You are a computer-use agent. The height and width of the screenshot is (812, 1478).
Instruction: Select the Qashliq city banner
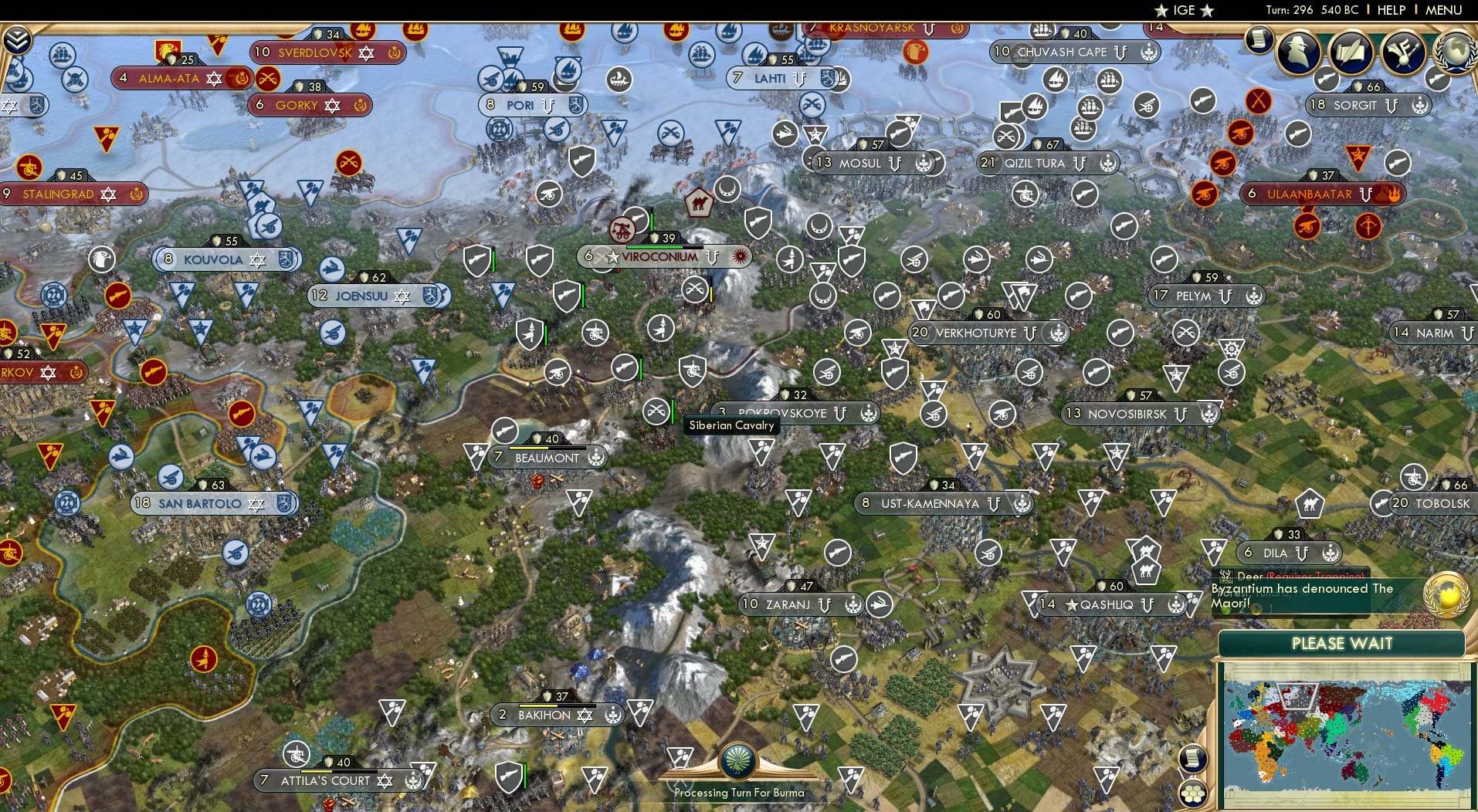point(1106,604)
